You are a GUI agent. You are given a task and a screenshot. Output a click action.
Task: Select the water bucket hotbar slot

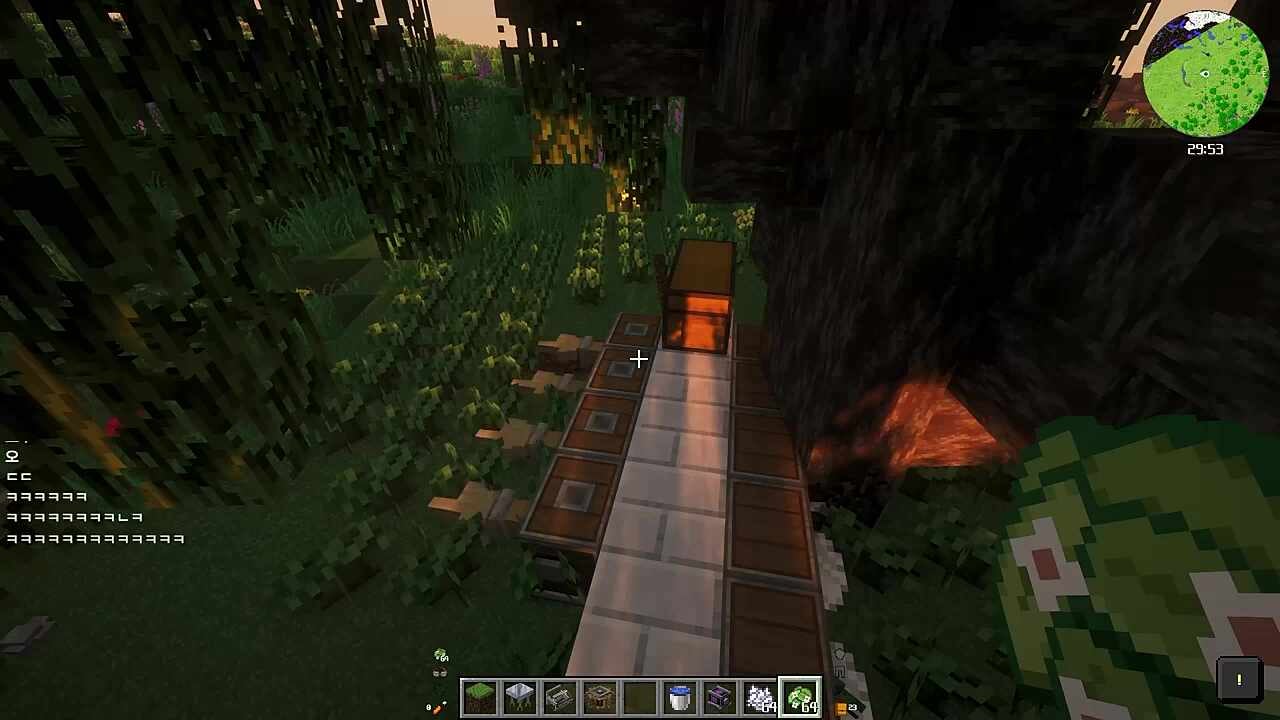point(680,697)
